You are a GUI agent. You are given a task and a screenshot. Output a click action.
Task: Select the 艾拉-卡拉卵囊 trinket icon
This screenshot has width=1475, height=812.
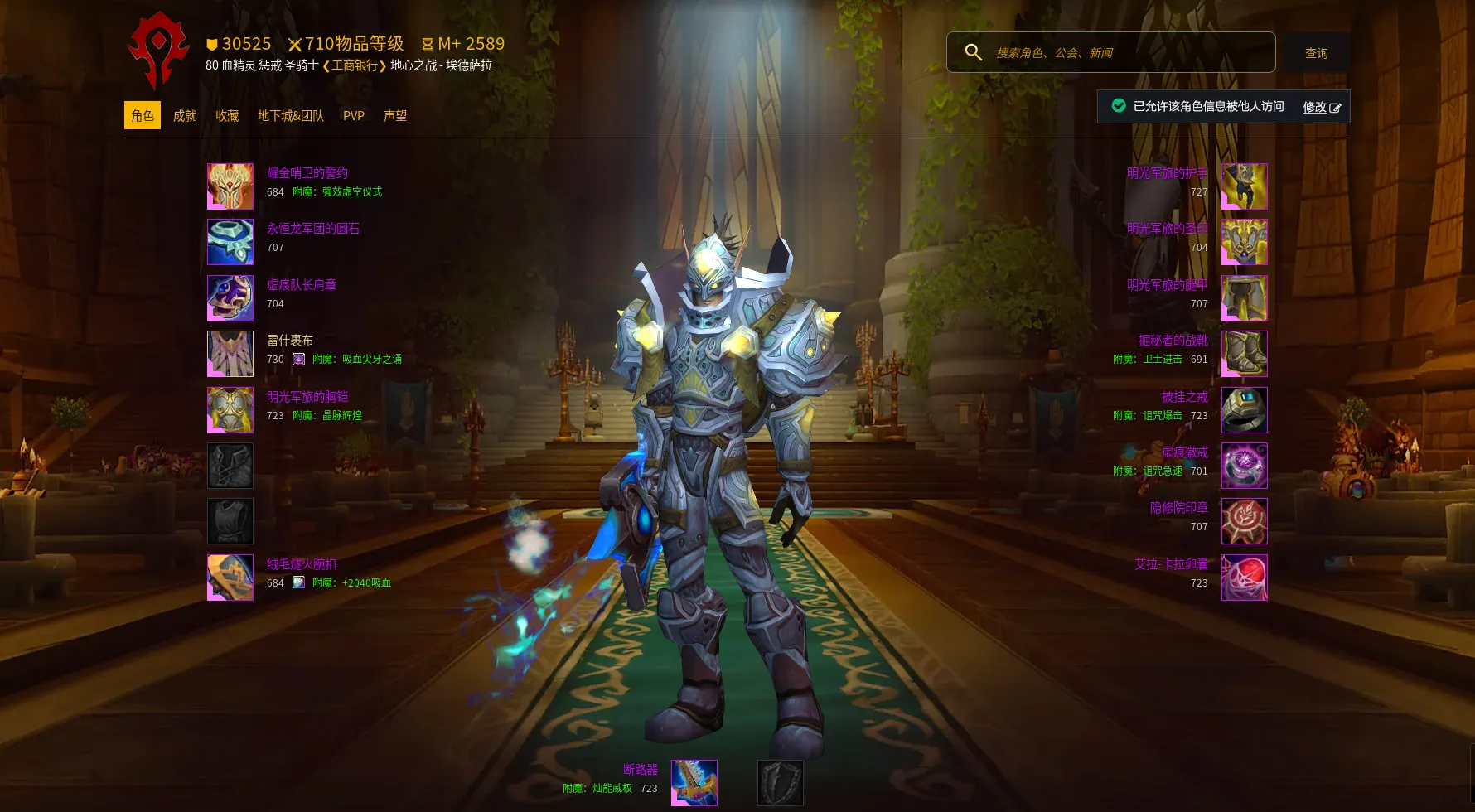1244,578
